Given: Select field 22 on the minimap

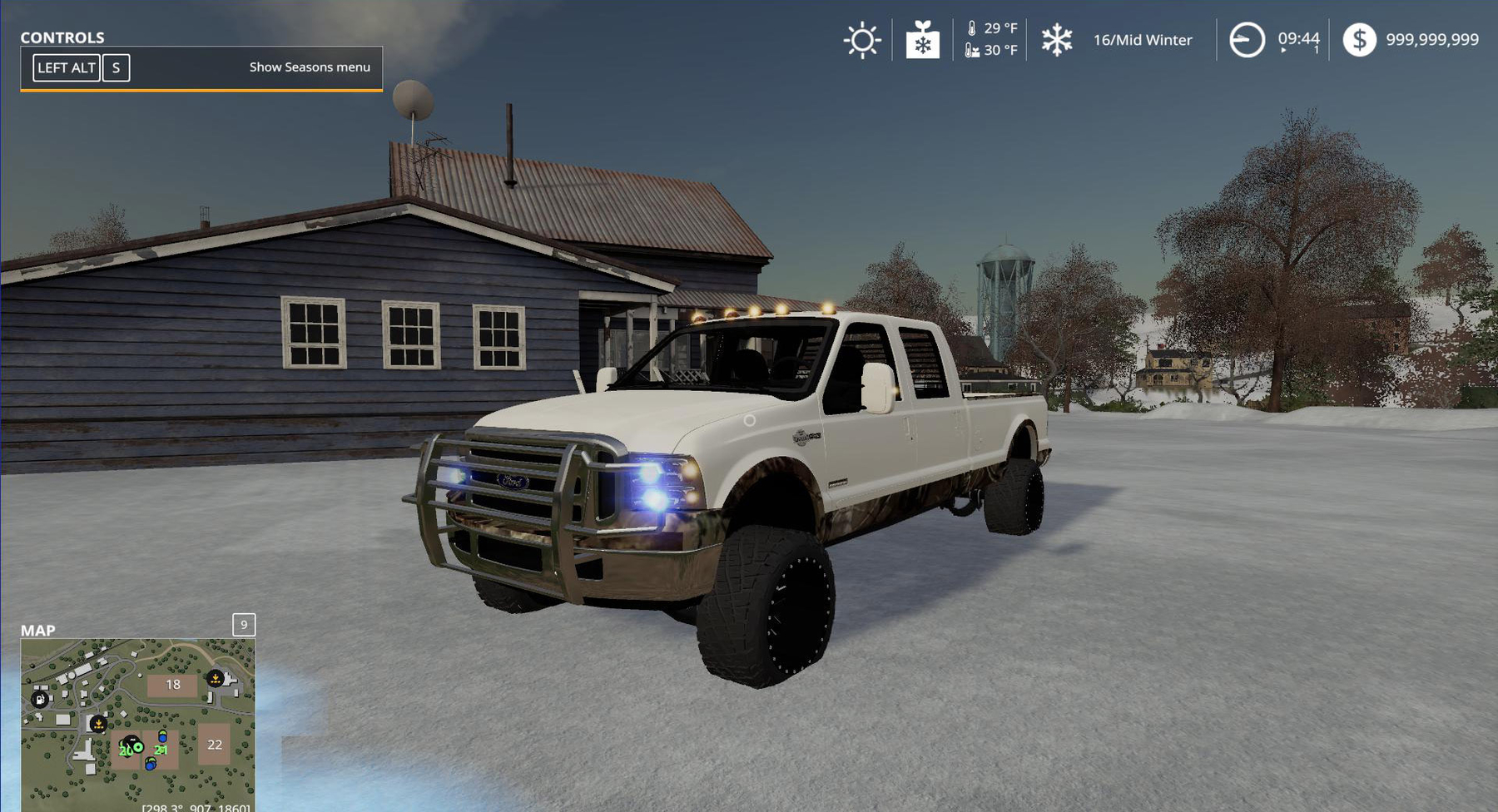Looking at the screenshot, I should click(x=215, y=745).
